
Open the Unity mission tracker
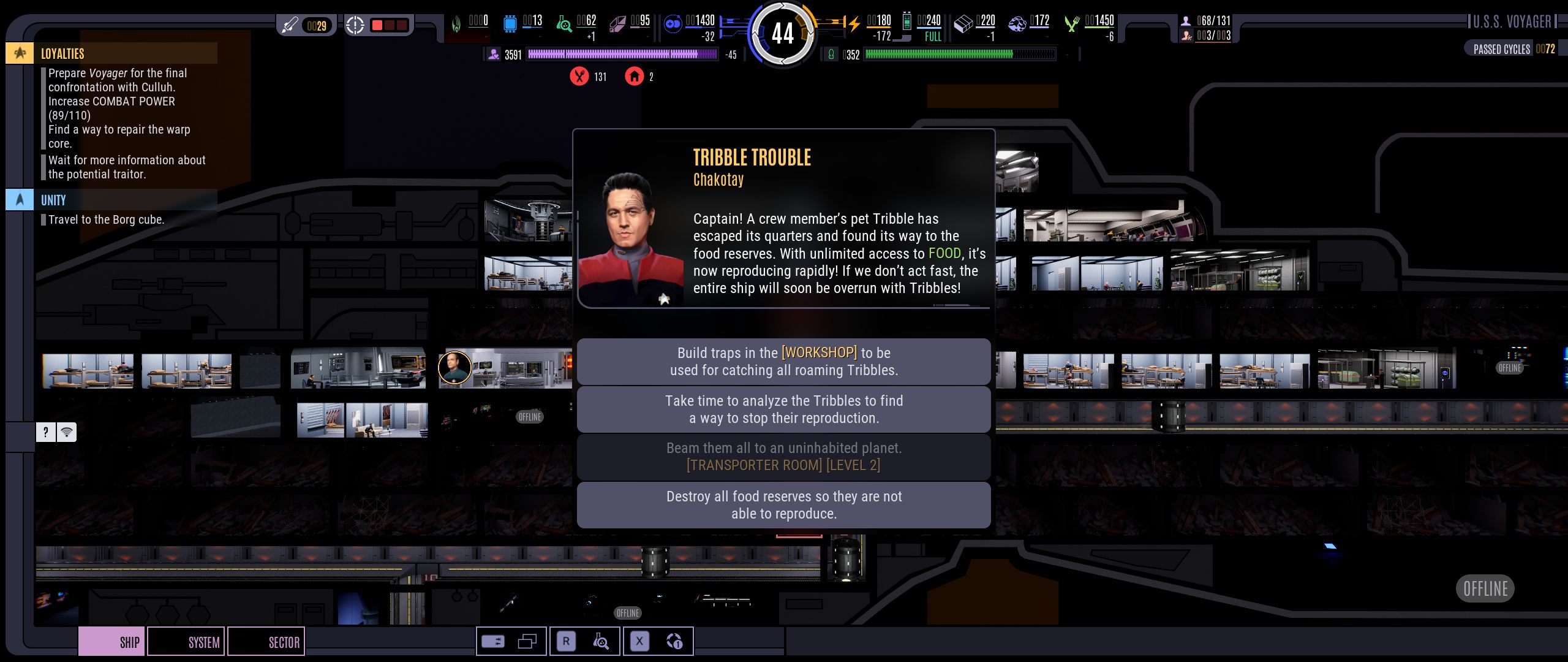[53, 200]
